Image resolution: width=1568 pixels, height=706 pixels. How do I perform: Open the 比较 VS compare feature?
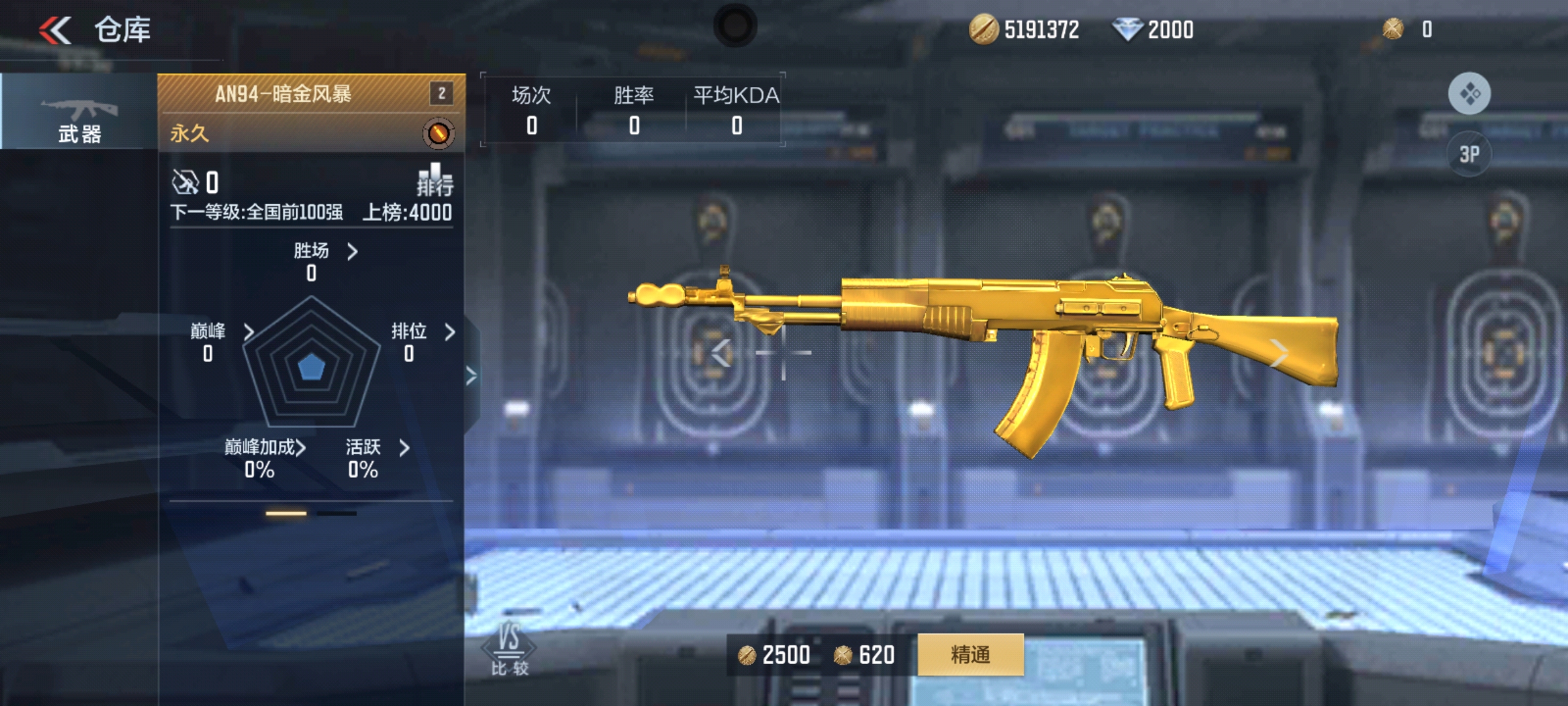pyautogui.click(x=509, y=649)
